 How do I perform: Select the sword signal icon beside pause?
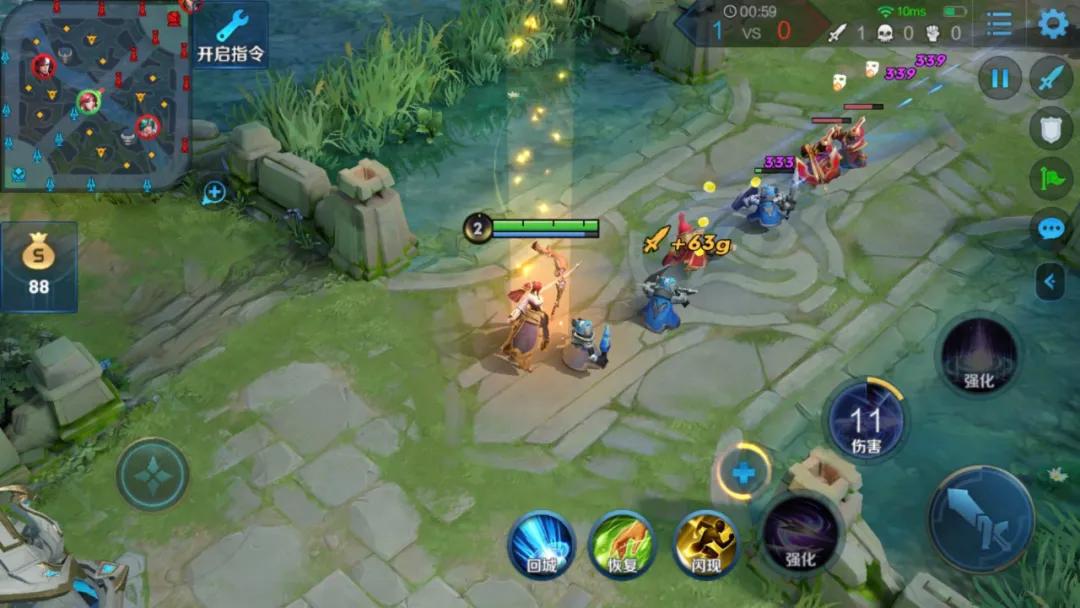1051,77
